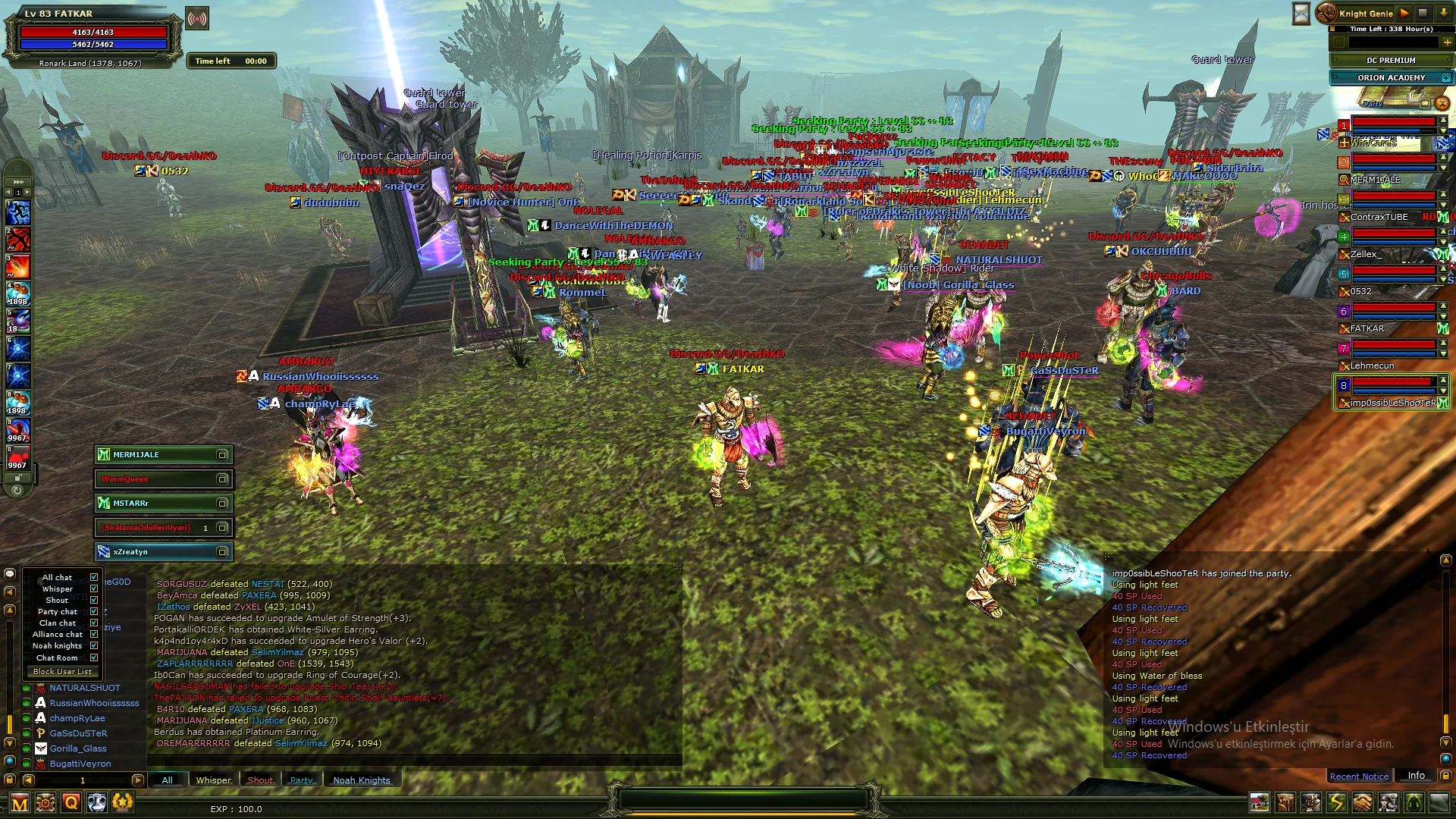Open the M menu button
The height and width of the screenshot is (819, 1456).
[20, 803]
